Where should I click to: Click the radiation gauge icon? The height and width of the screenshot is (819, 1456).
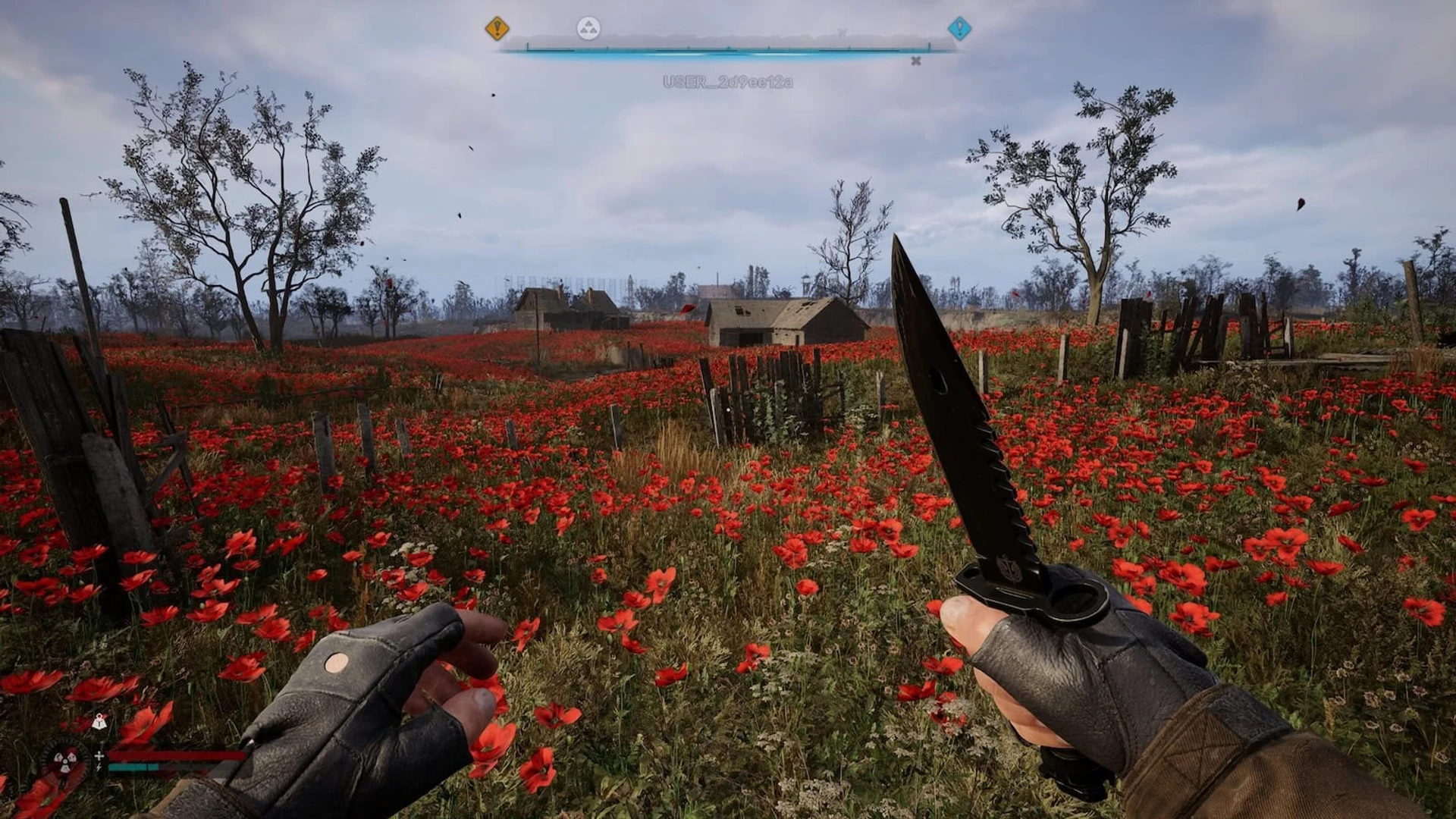click(x=65, y=760)
